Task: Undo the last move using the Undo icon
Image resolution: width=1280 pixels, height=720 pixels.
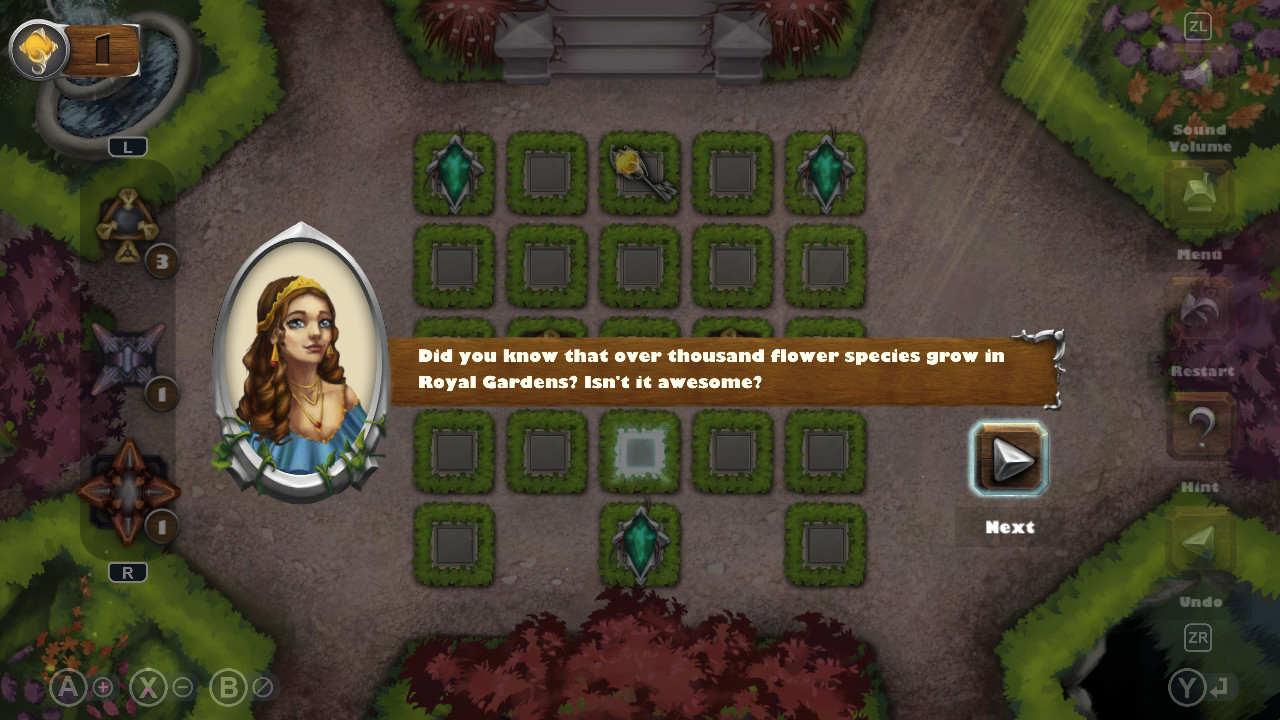Action: (1199, 540)
